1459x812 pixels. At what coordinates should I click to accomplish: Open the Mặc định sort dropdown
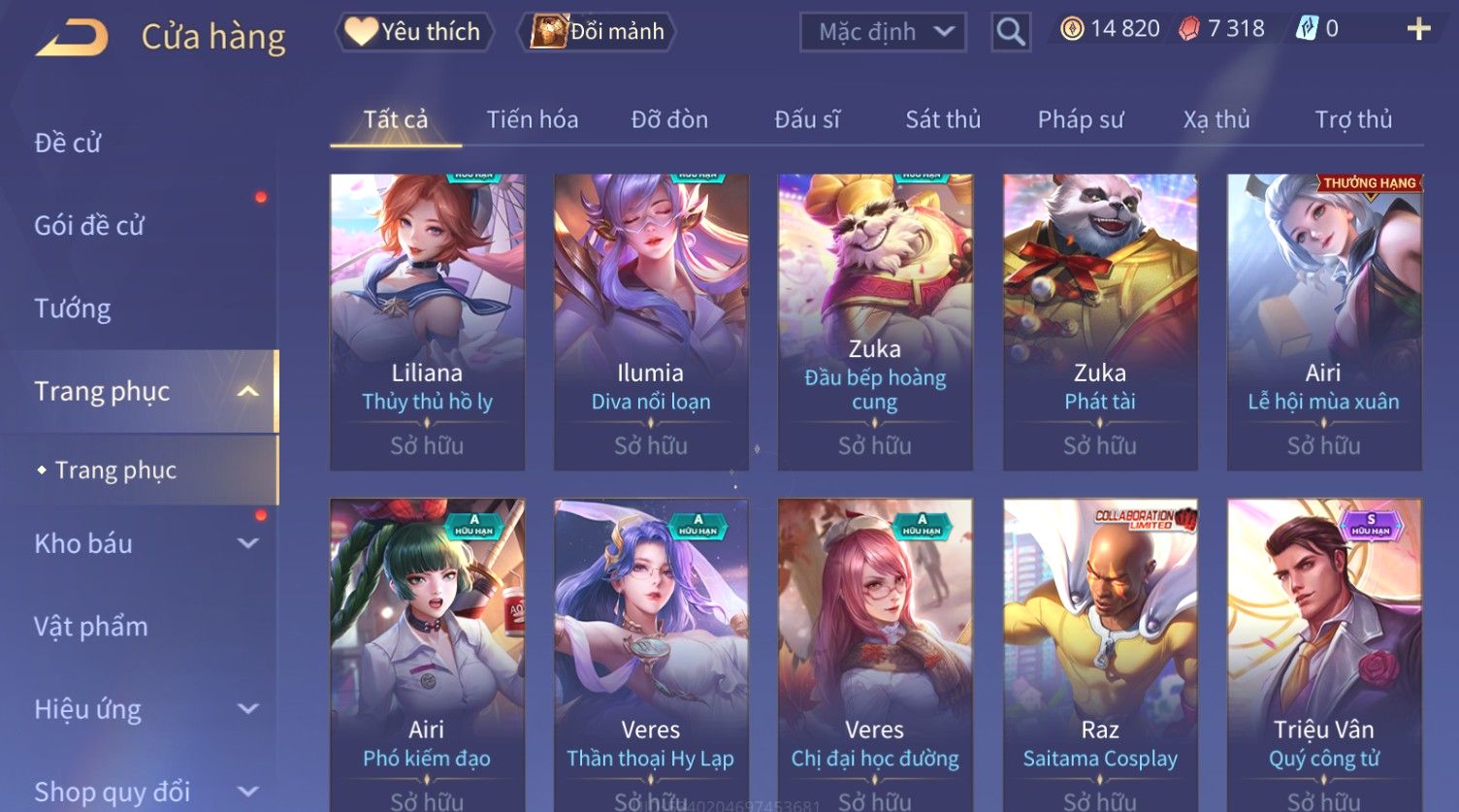coord(883,32)
